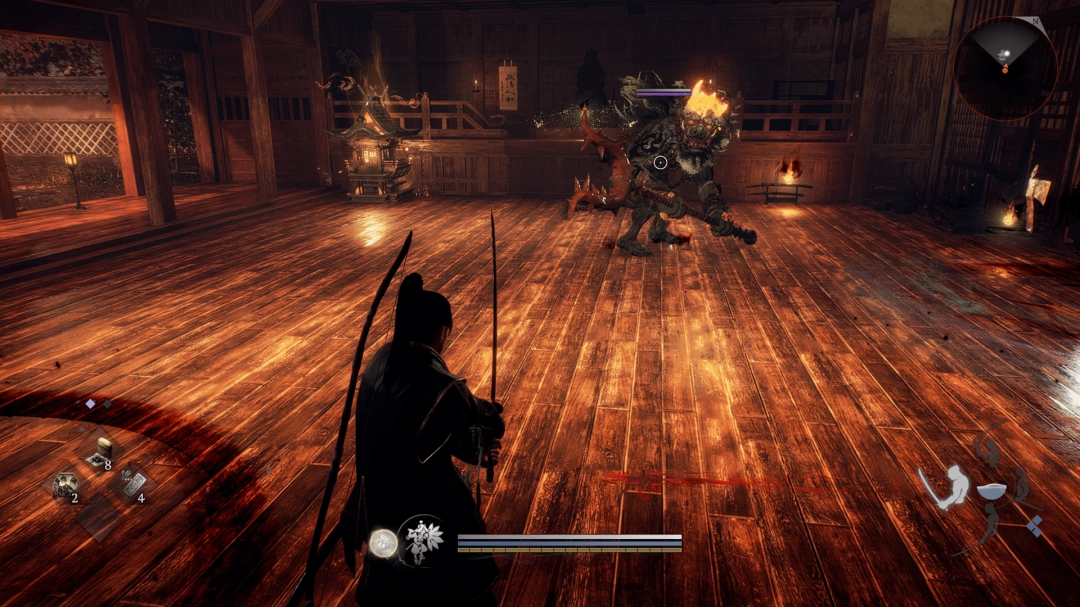This screenshot has width=1080, height=607.
Task: Select the hexagonal shortcut item with count 2
Action: coord(66,486)
